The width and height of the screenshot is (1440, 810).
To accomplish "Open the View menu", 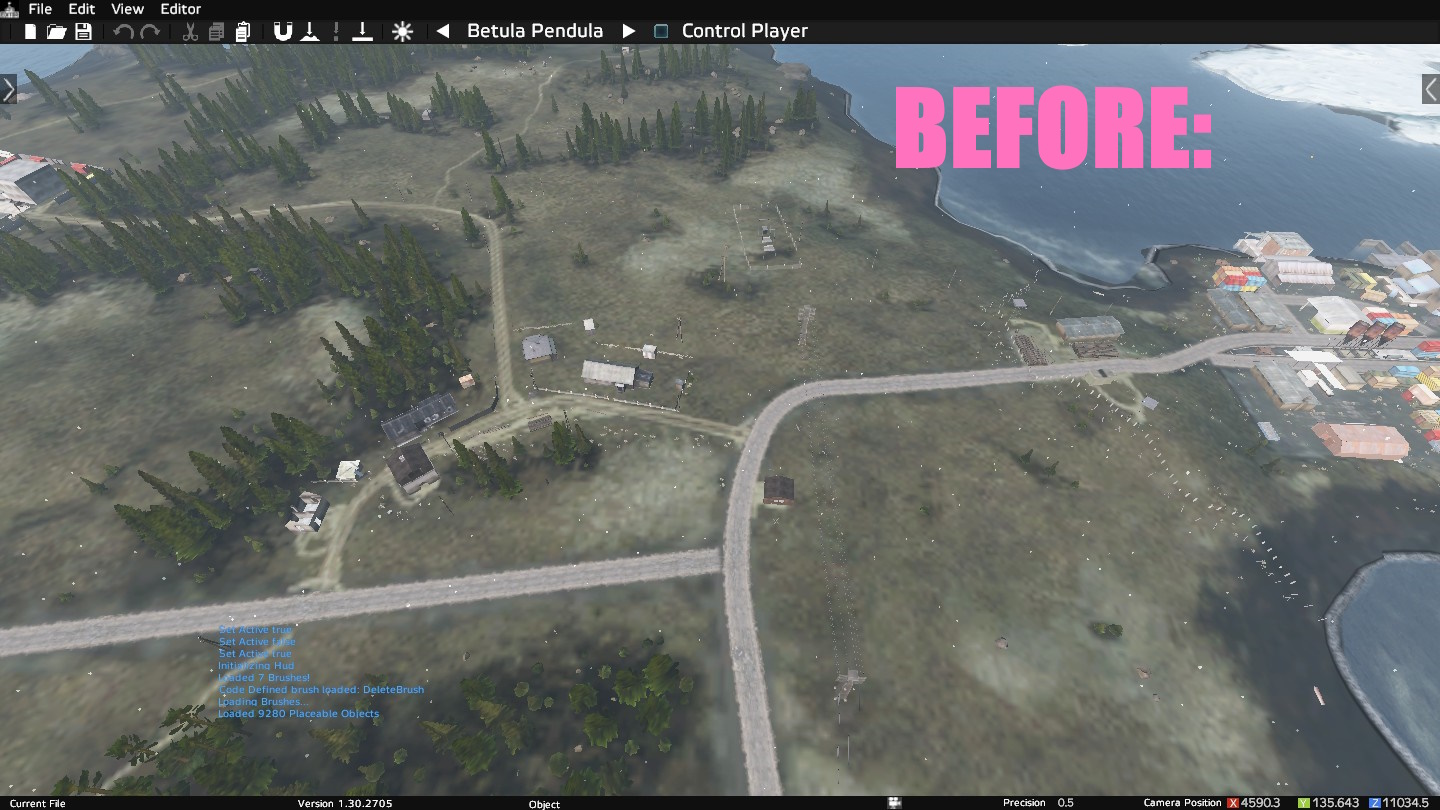I will (127, 9).
